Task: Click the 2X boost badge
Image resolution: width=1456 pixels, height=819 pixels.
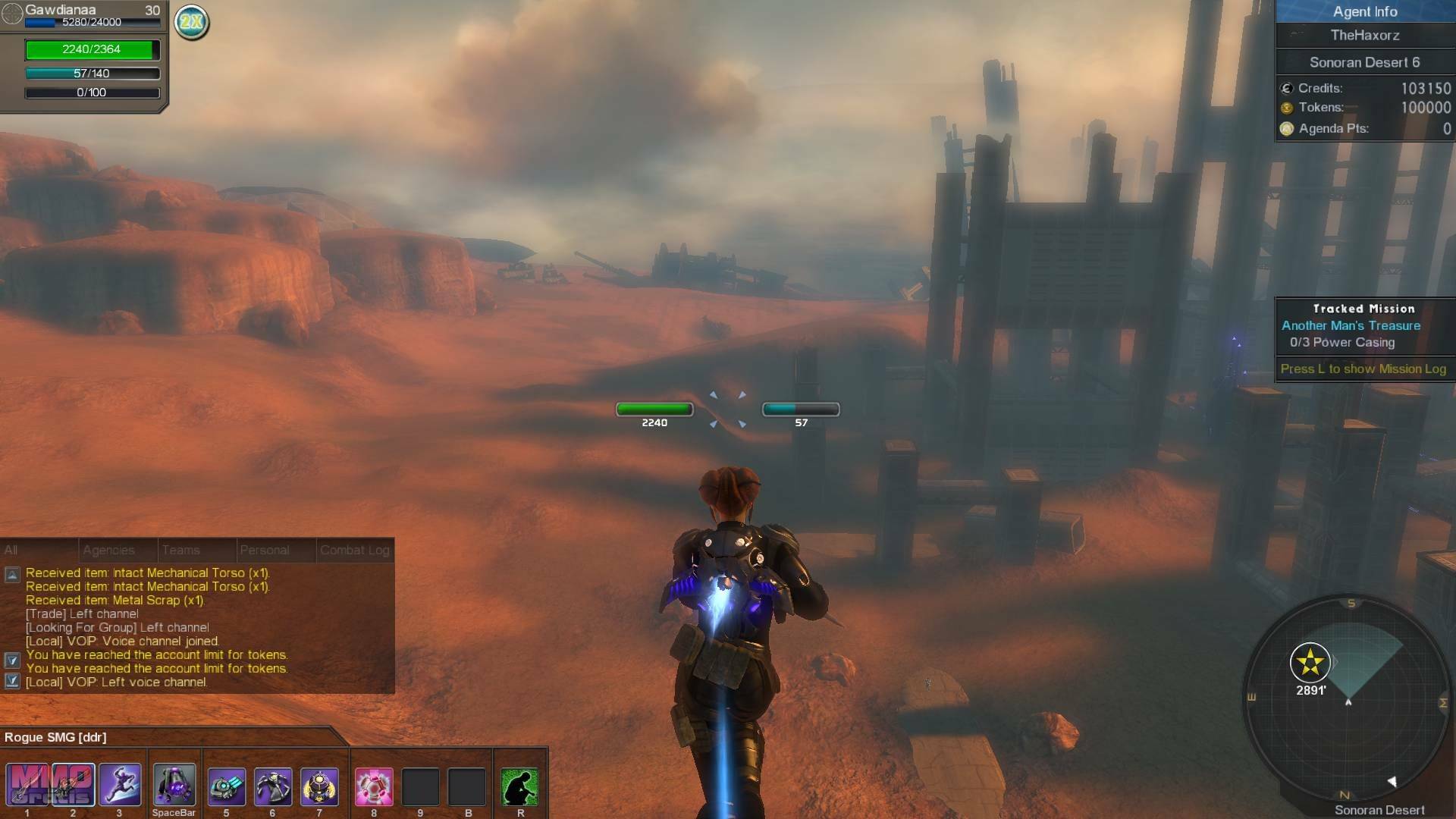Action: tap(191, 22)
